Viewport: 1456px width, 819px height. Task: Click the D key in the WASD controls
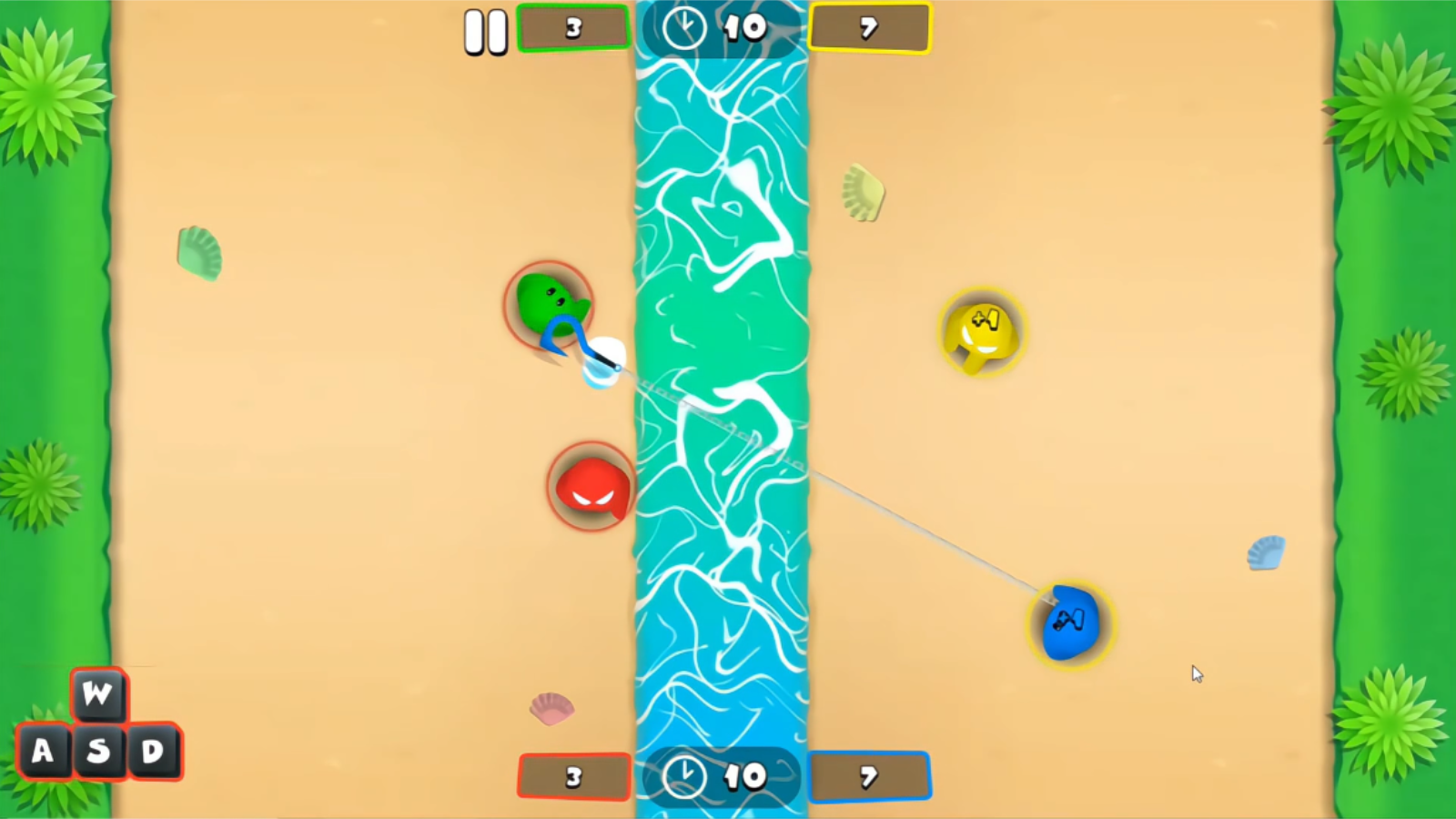point(153,751)
